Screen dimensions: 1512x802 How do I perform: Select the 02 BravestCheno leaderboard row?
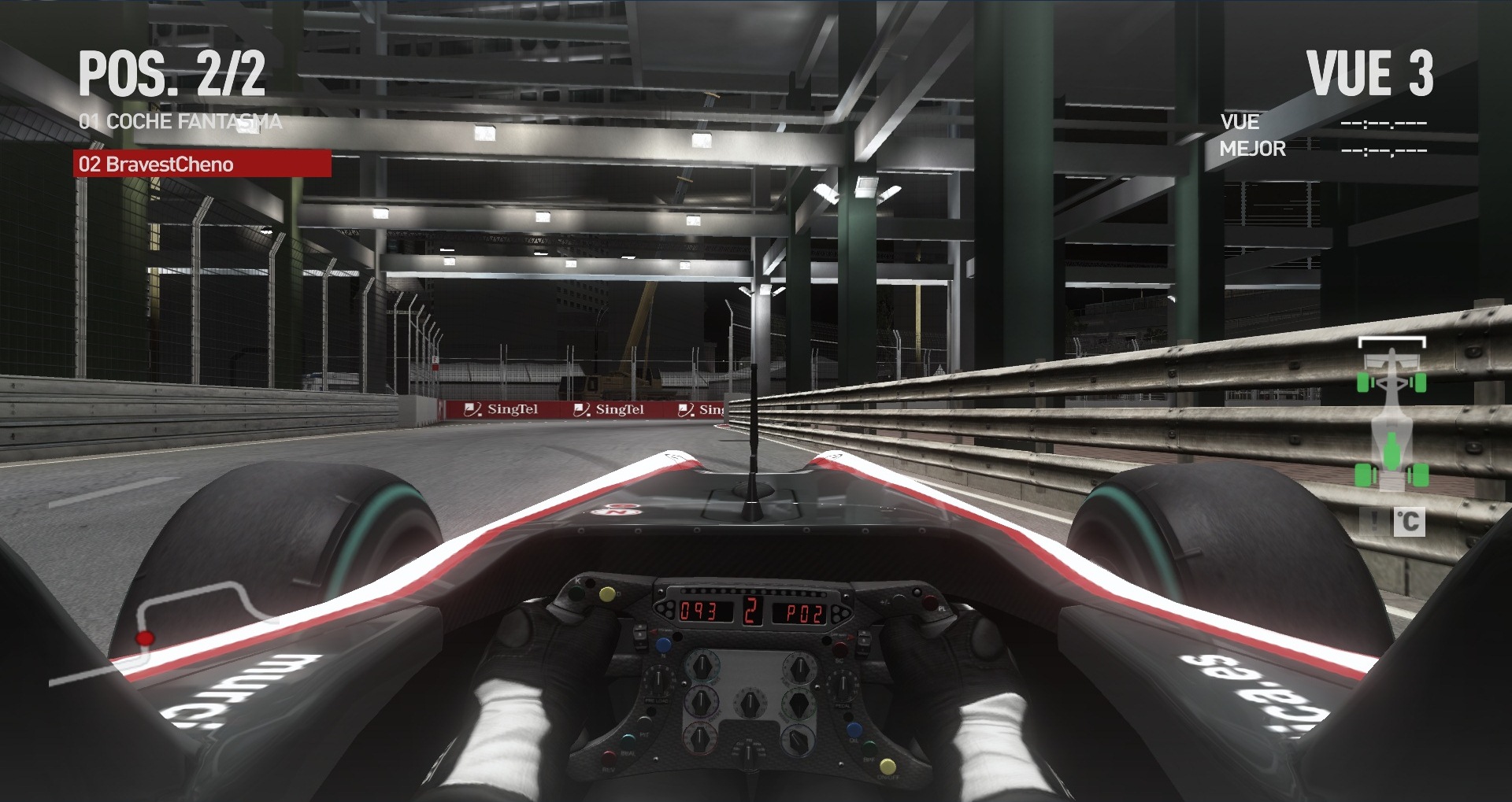tap(202, 164)
